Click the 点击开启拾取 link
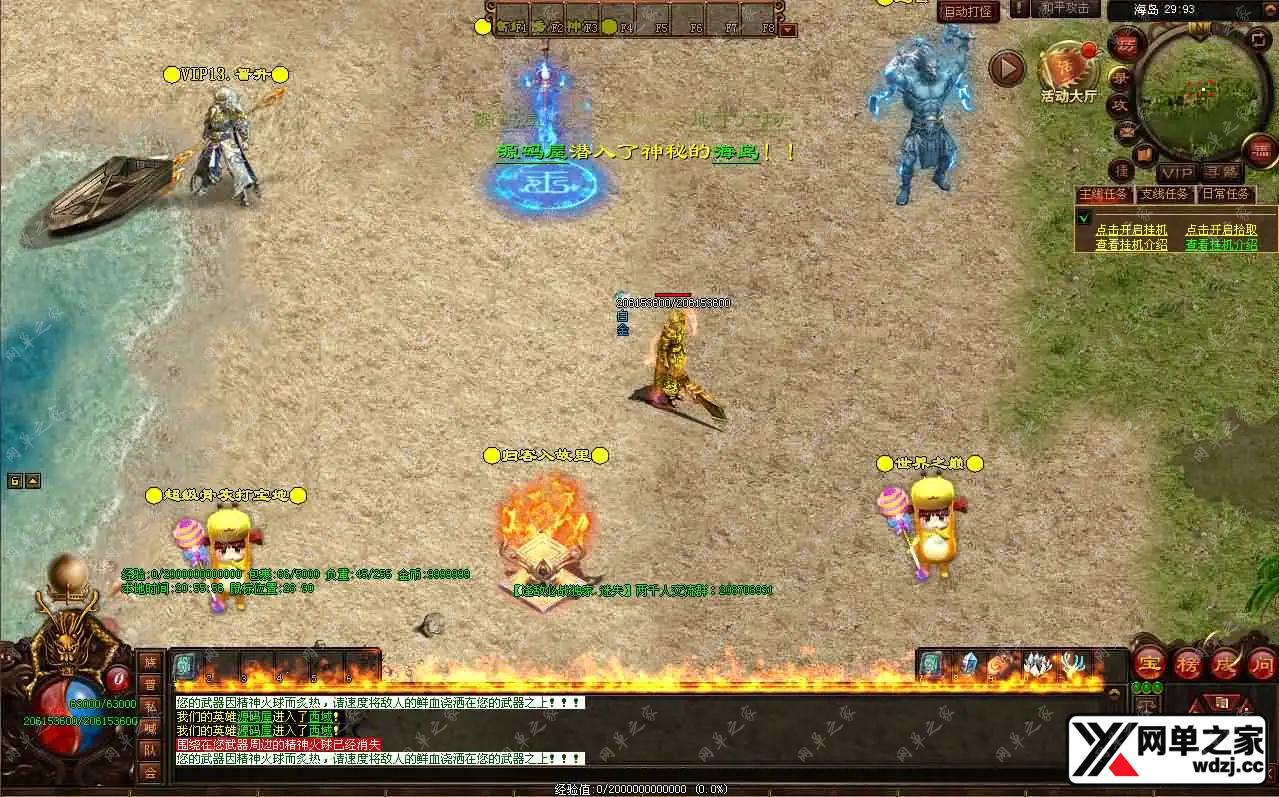Screen dimensions: 1279x797 [1221, 230]
